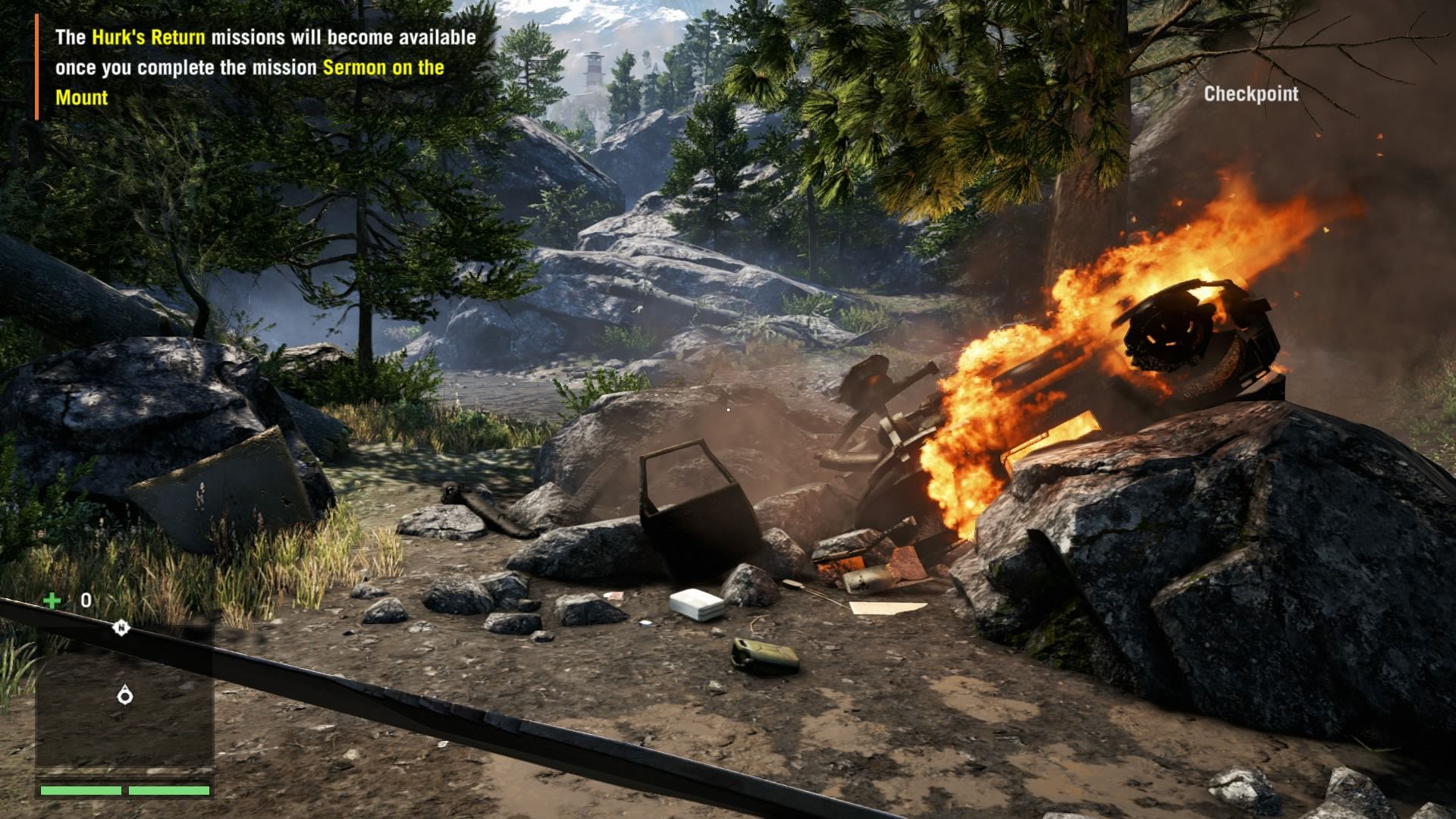Click the north compass marker on minimap
The image size is (1456, 819).
(x=121, y=628)
